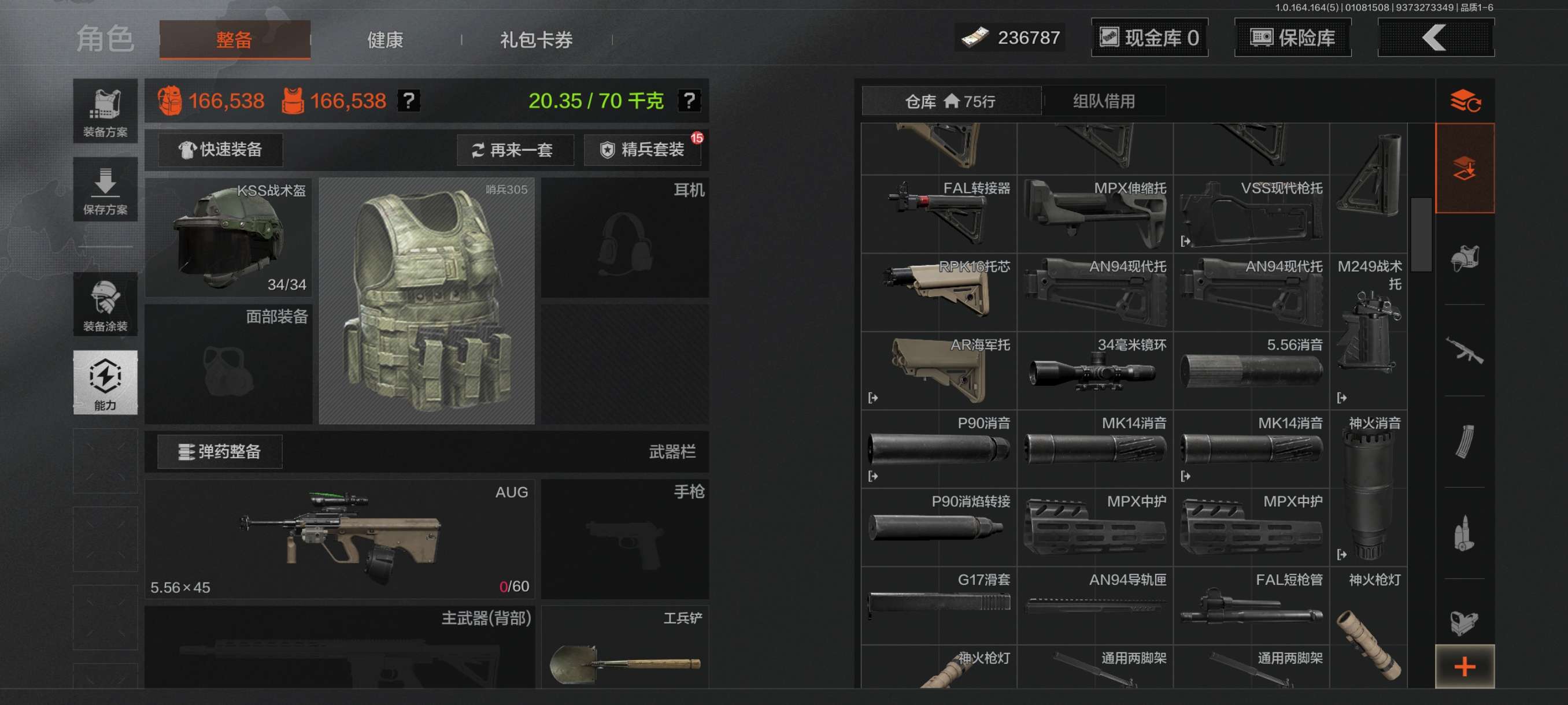Open the 能力 abilities panel
The height and width of the screenshot is (705, 1568).
105,382
